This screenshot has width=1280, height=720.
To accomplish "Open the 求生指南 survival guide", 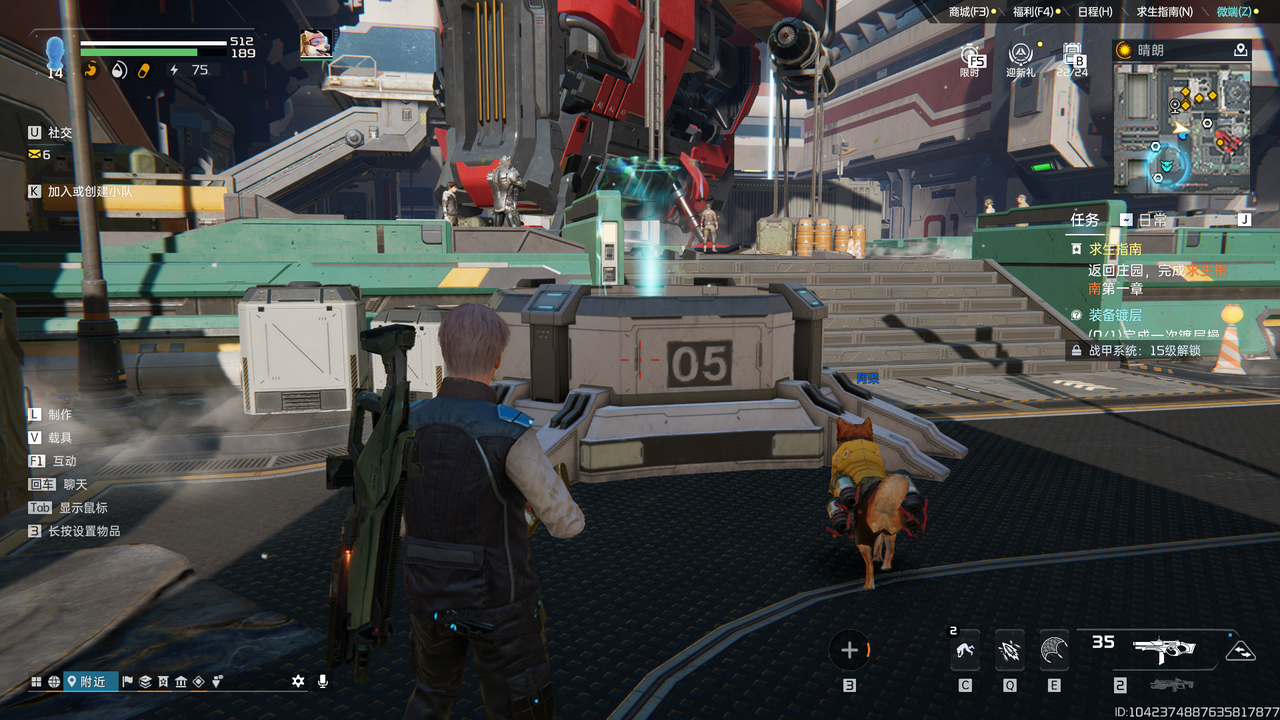I will point(1164,12).
